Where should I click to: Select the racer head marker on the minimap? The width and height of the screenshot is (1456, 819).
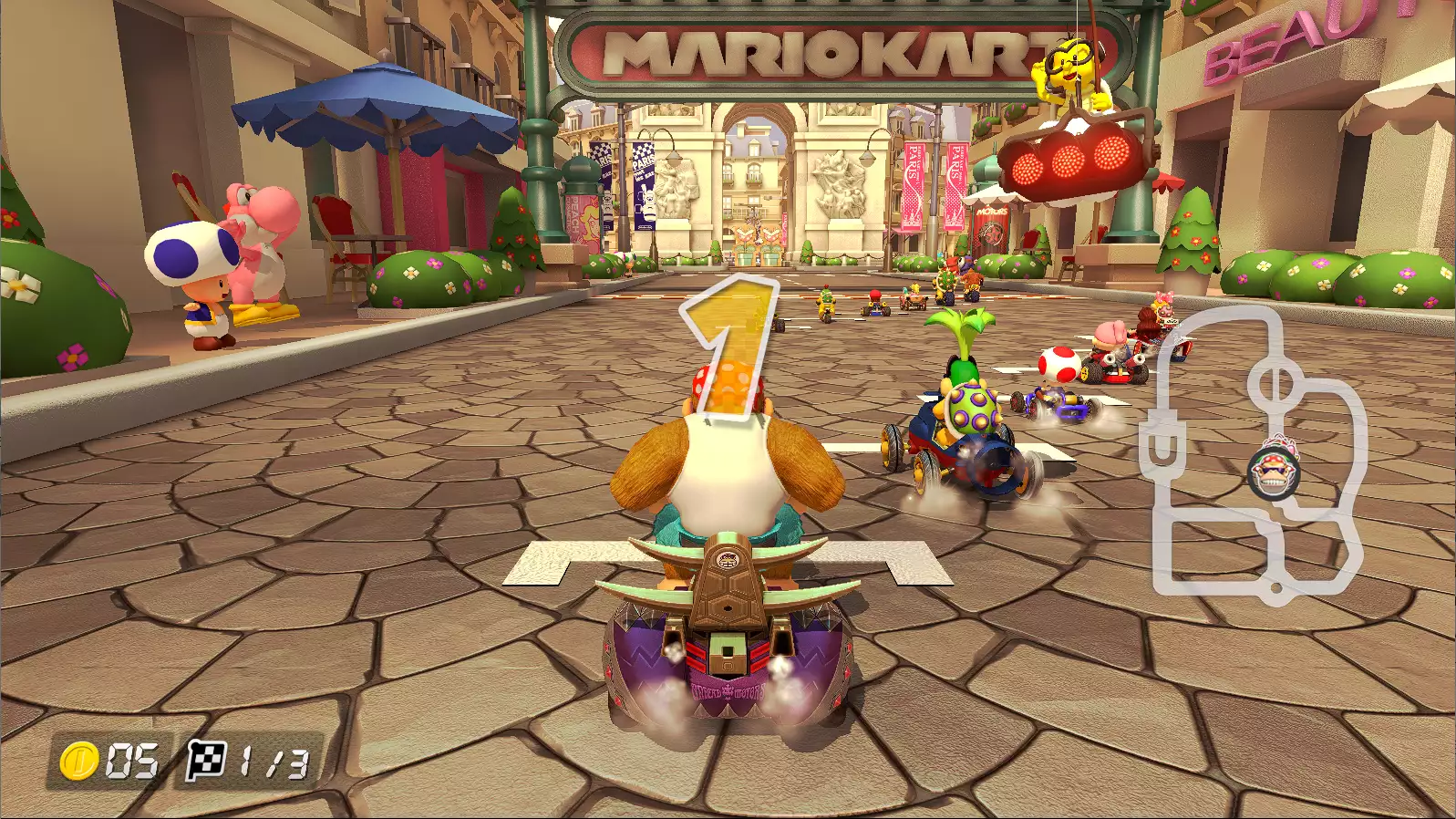(1273, 470)
